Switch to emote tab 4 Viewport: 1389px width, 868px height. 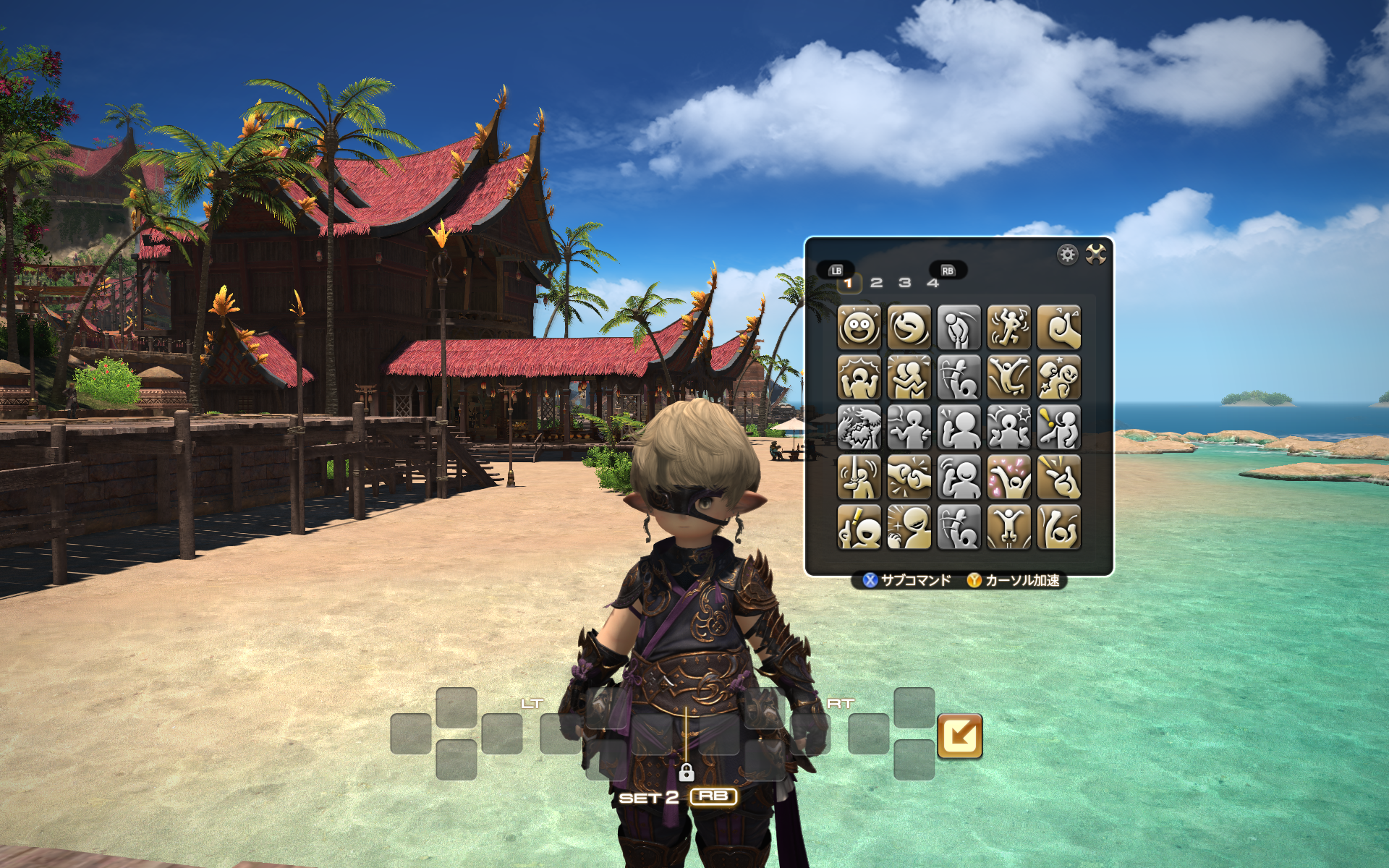click(933, 283)
